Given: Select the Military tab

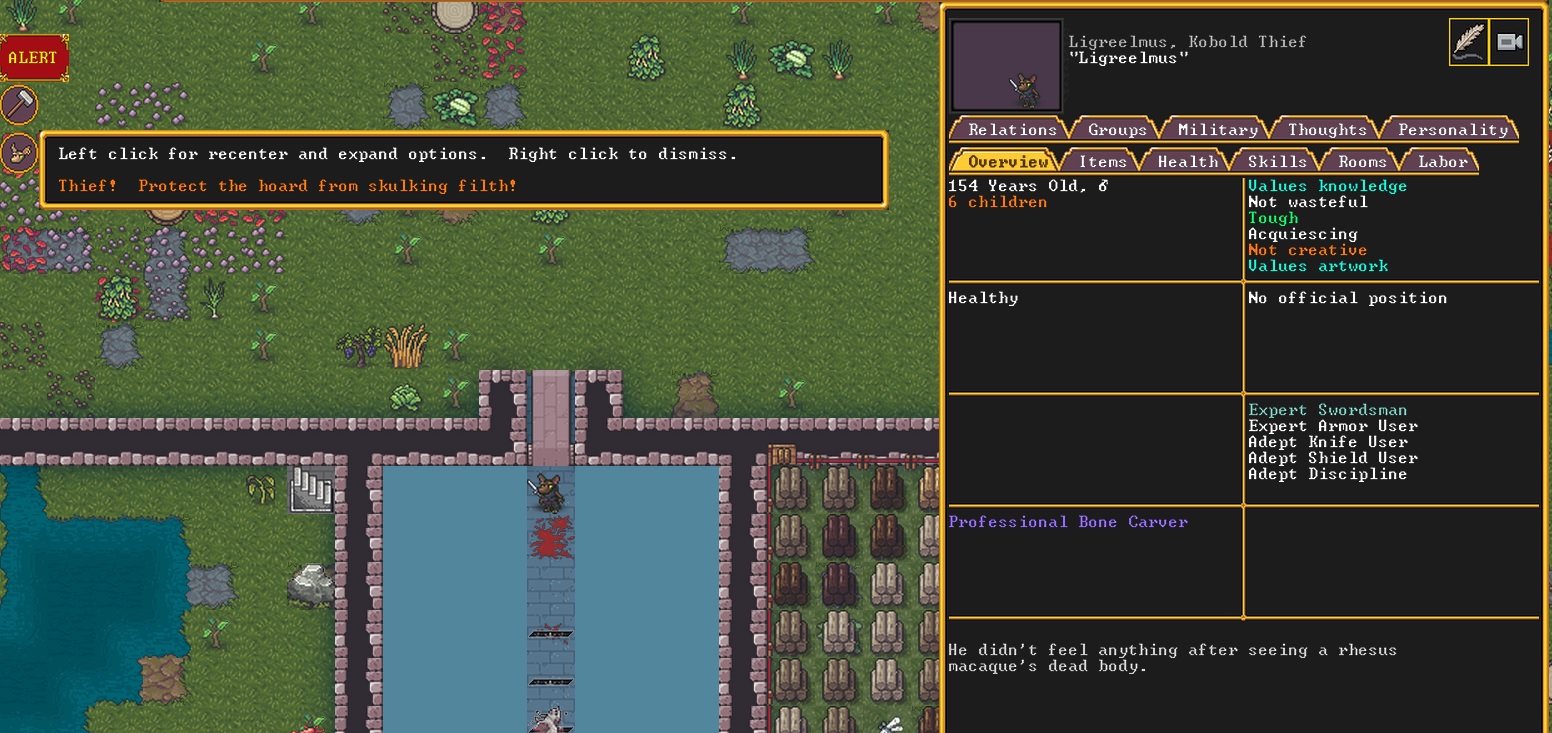Looking at the screenshot, I should tap(1215, 129).
